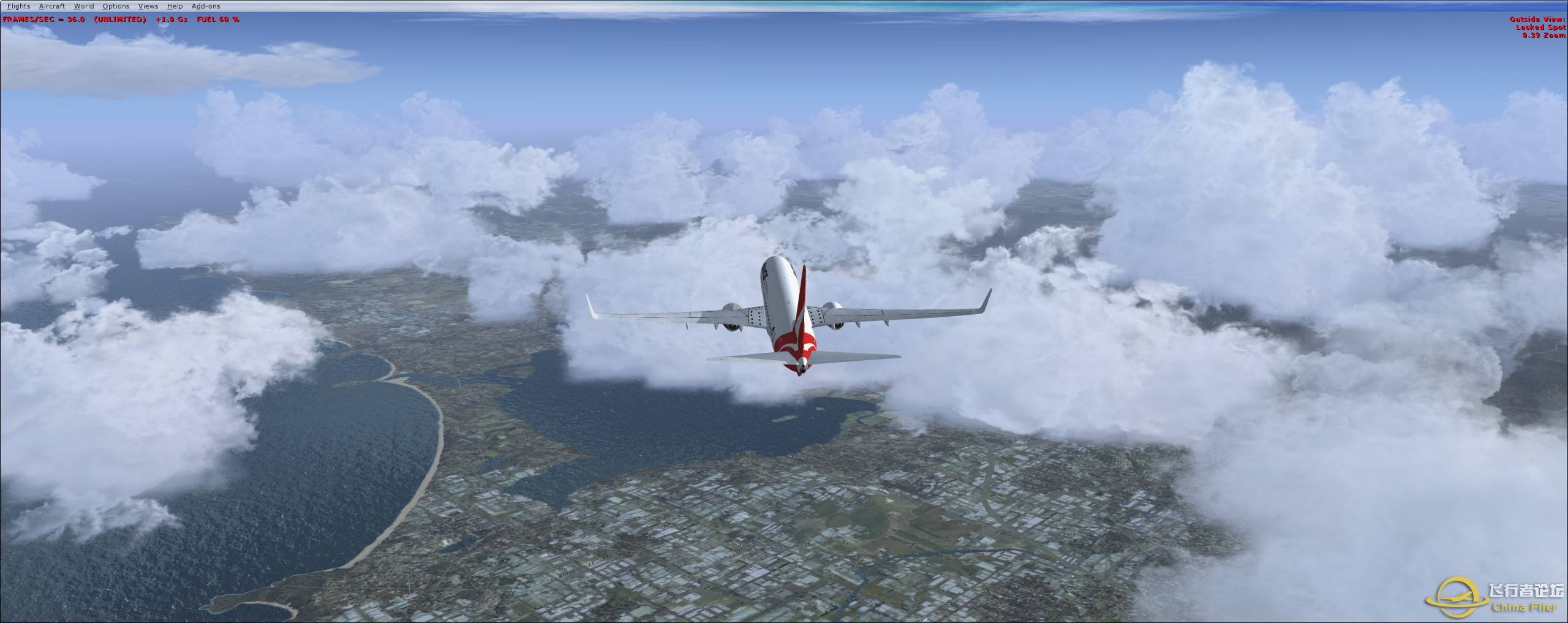The width and height of the screenshot is (1568, 623).
Task: Open the Help menu
Action: [175, 6]
